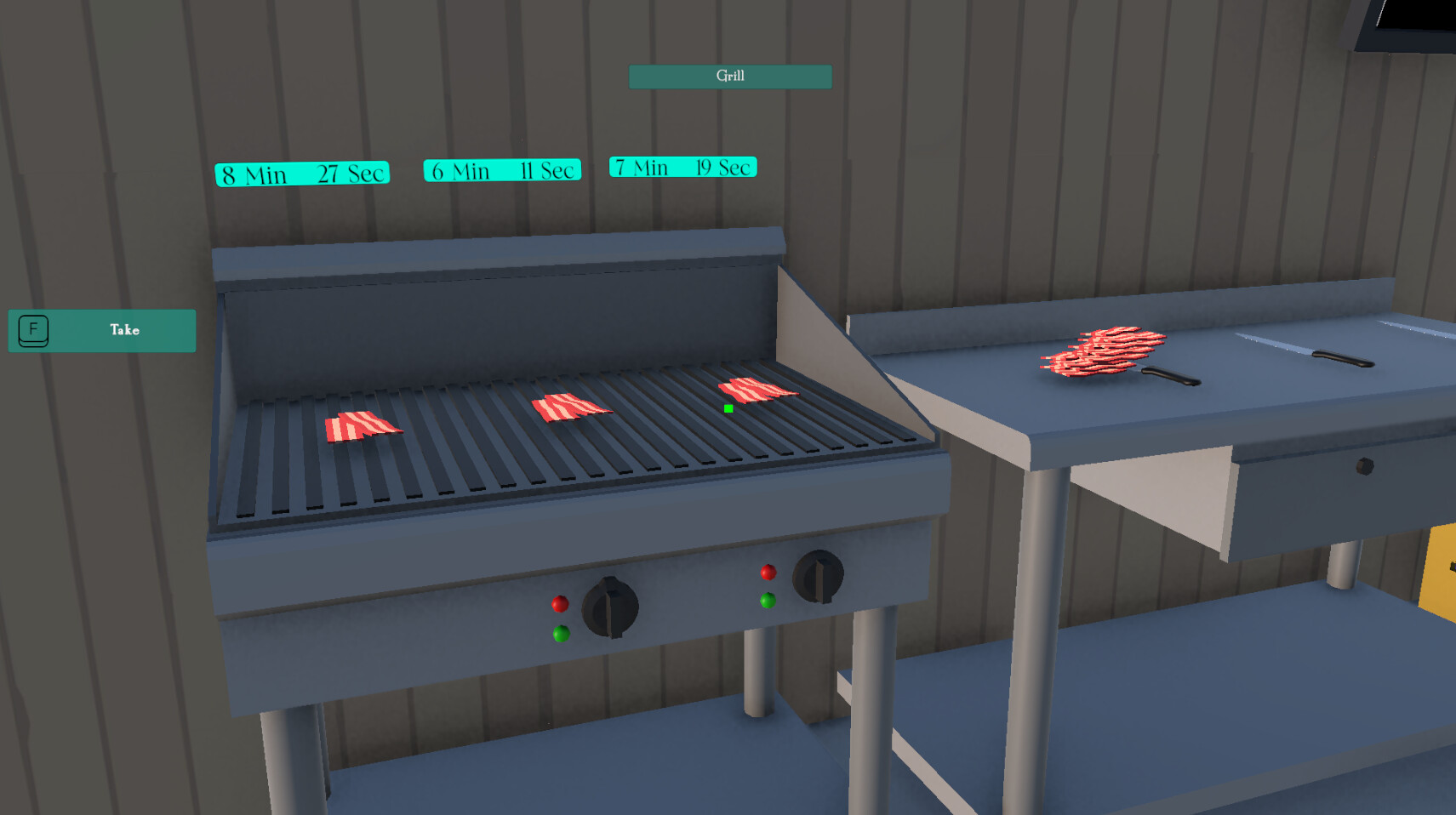Click the middle bacon strip on the grill
1456x815 pixels.
coord(570,404)
